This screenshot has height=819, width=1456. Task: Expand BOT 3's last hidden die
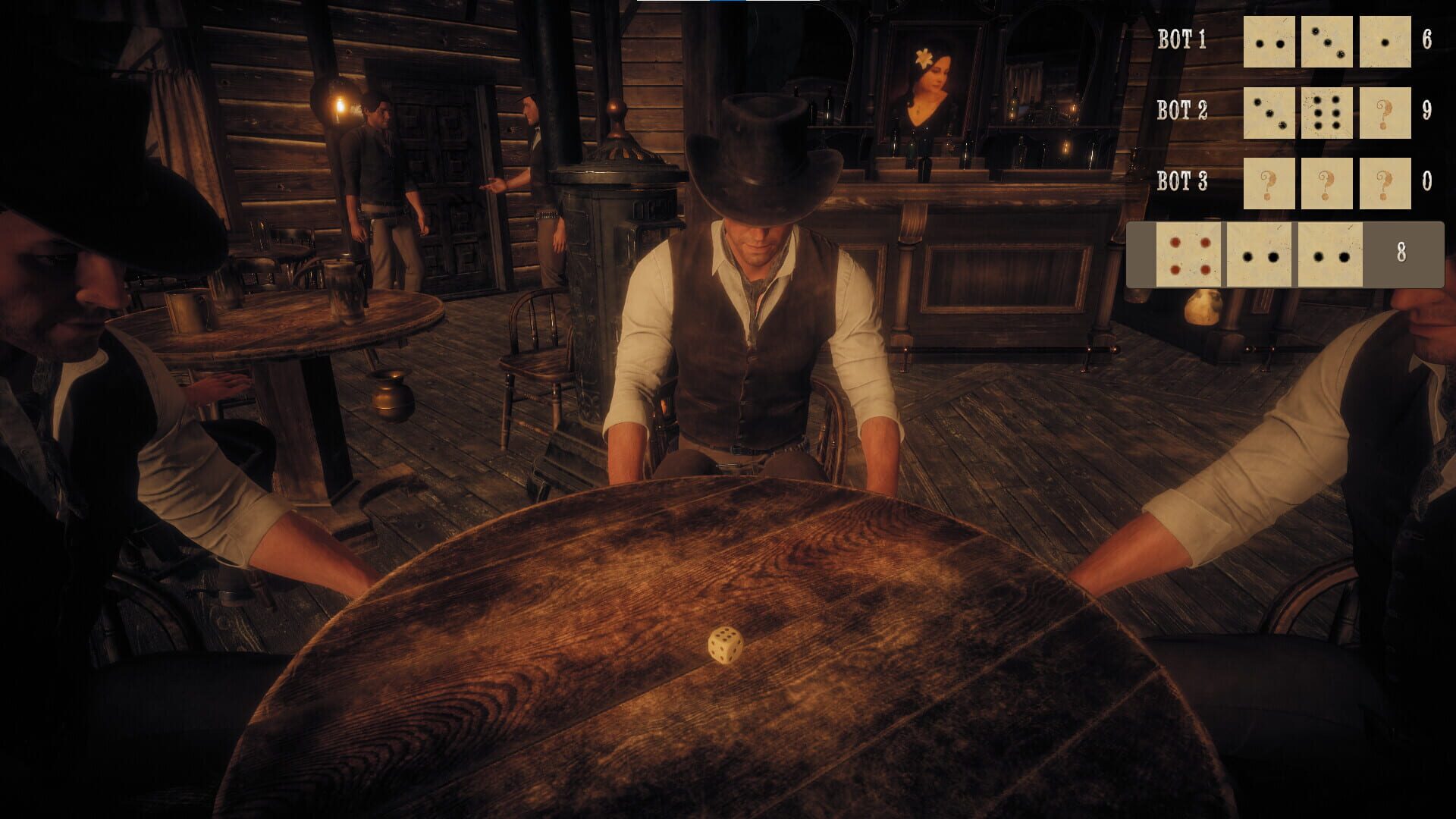[1387, 184]
